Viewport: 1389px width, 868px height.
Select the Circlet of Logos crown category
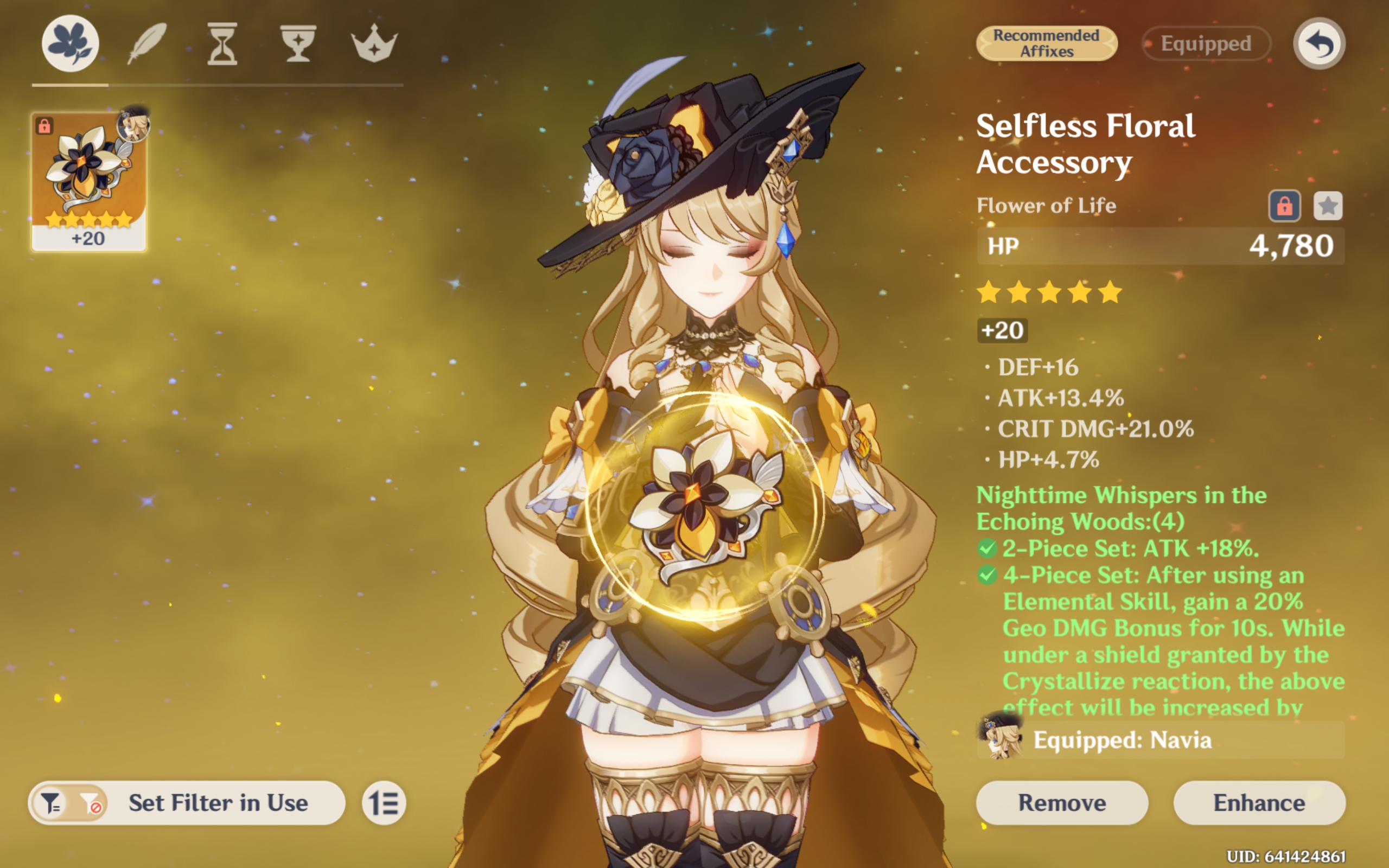375,42
